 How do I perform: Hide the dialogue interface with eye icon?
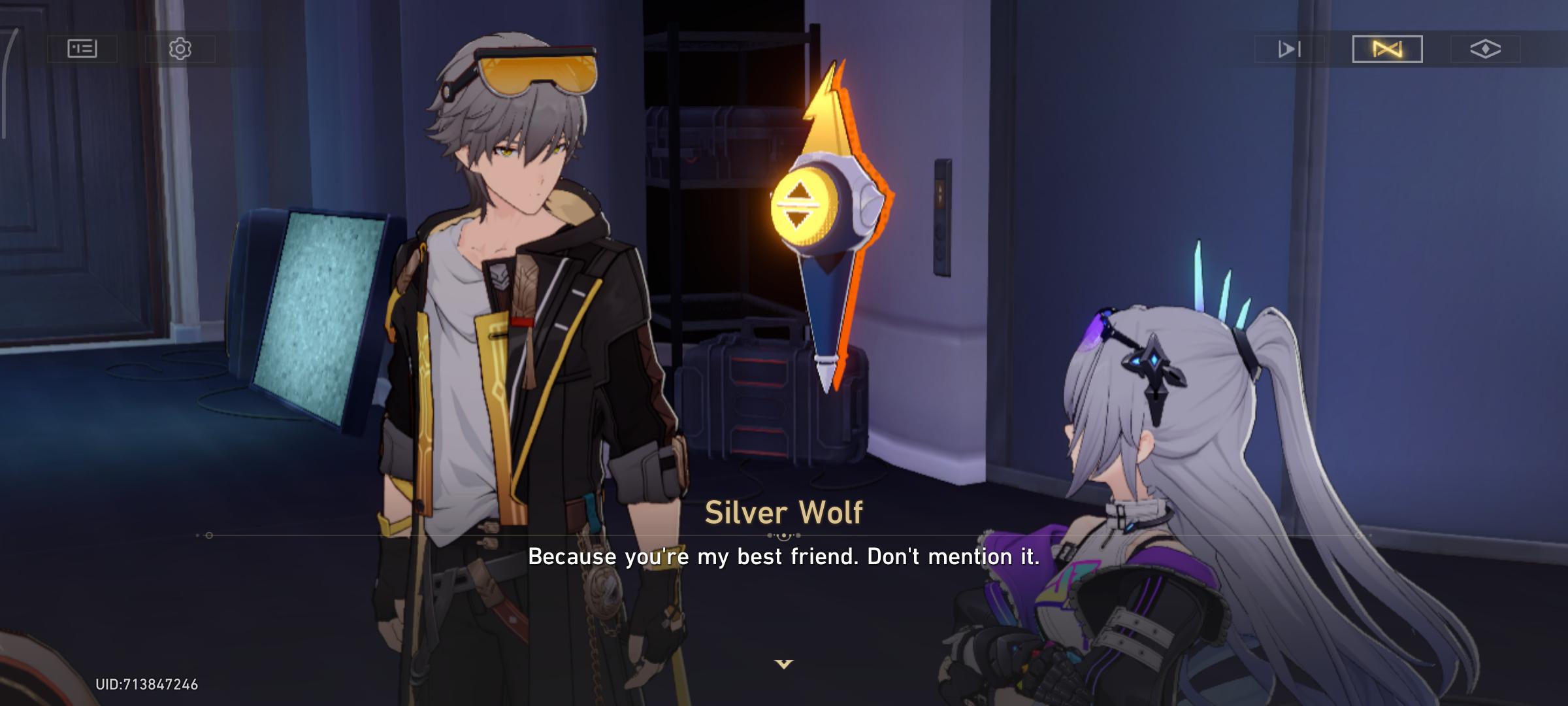1485,49
